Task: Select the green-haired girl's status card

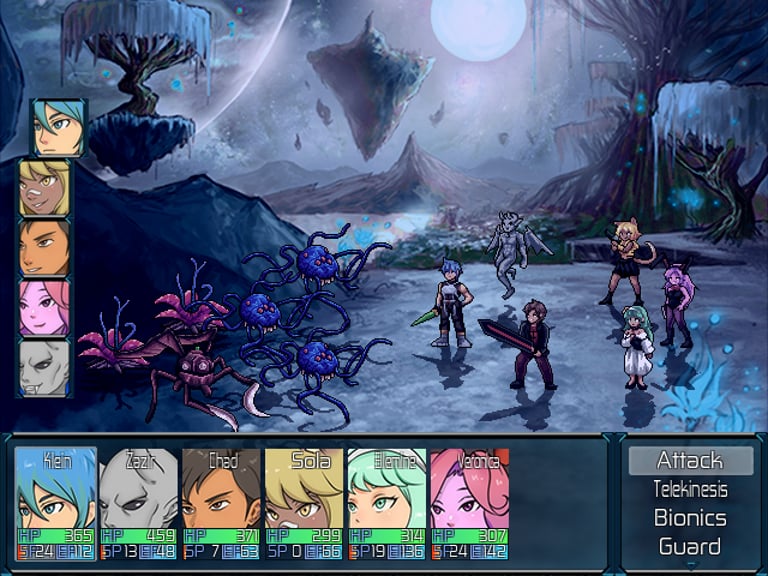Action: 387,503
